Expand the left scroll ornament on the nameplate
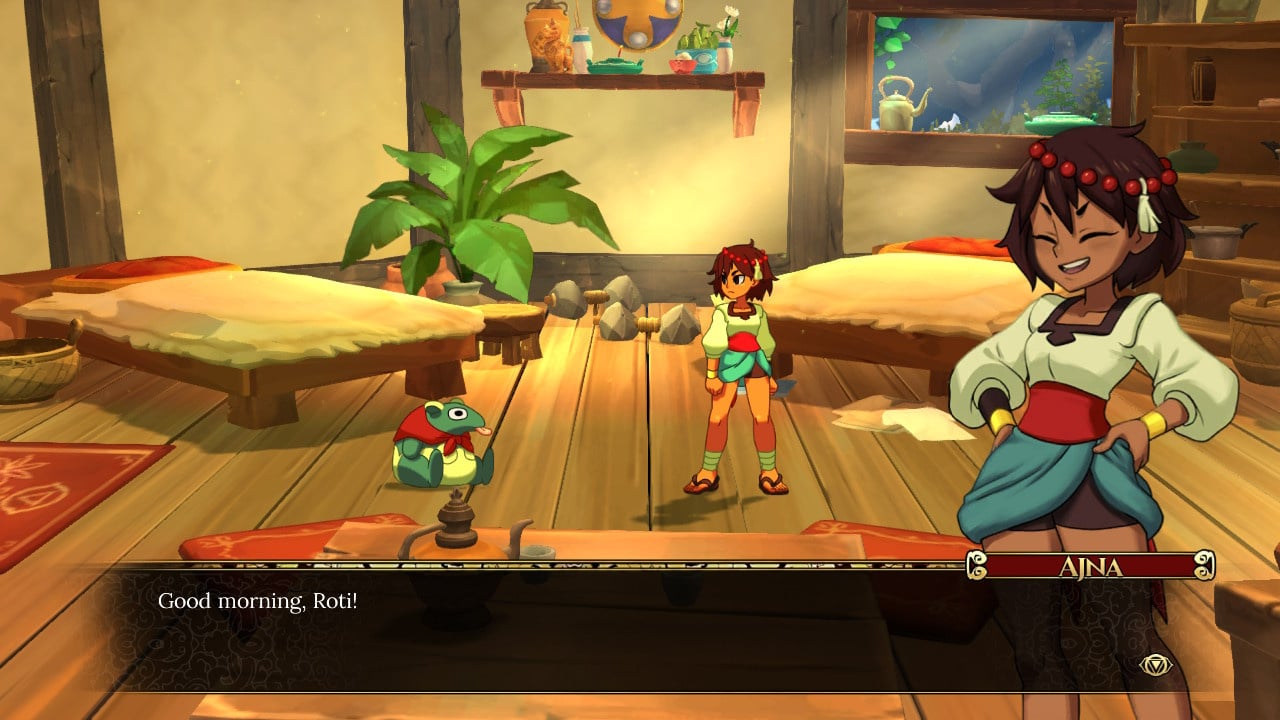This screenshot has width=1280, height=720. tap(977, 564)
